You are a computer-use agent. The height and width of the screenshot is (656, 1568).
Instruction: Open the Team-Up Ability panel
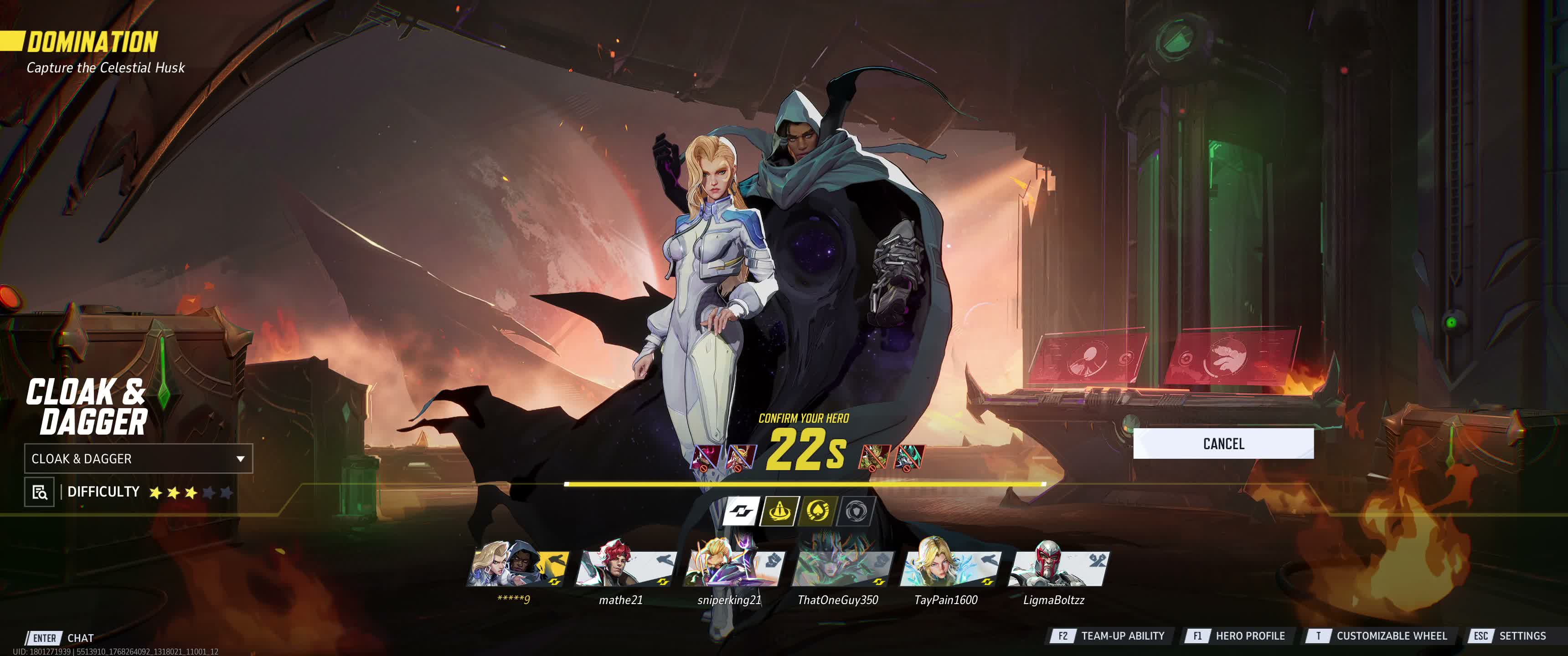click(1109, 636)
